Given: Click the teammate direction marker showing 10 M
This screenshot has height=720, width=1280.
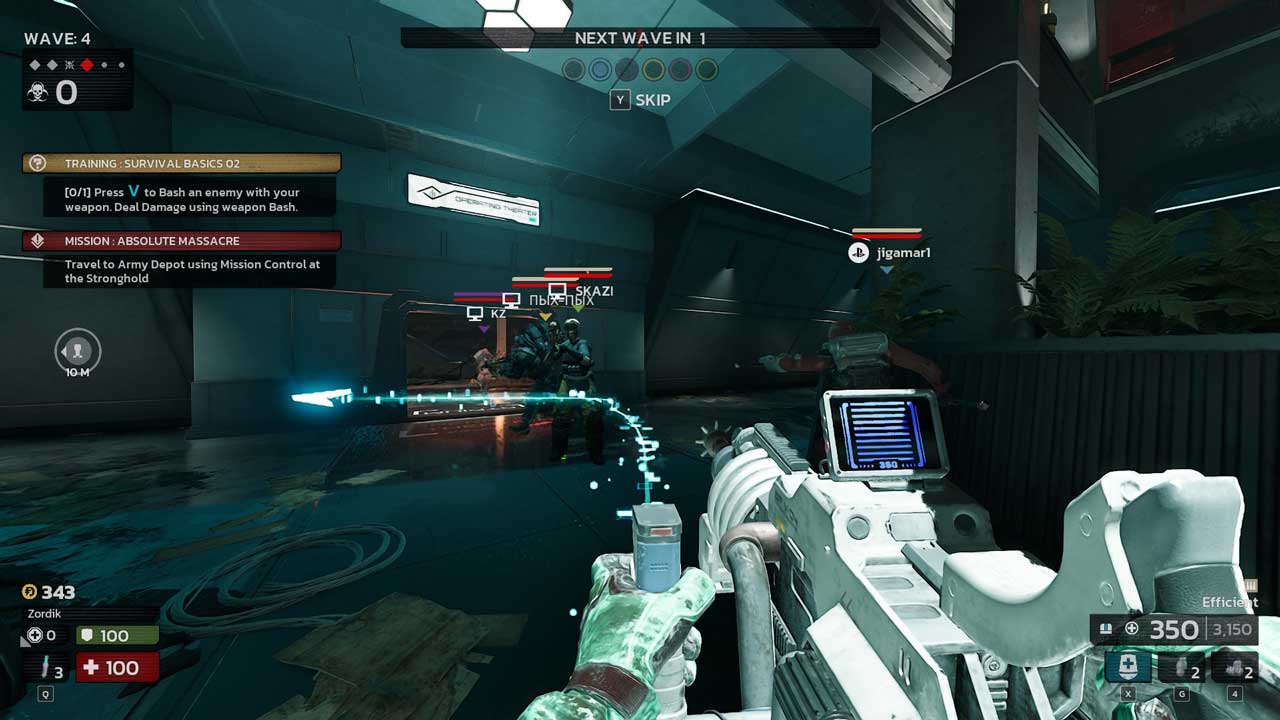Looking at the screenshot, I should pyautogui.click(x=77, y=350).
